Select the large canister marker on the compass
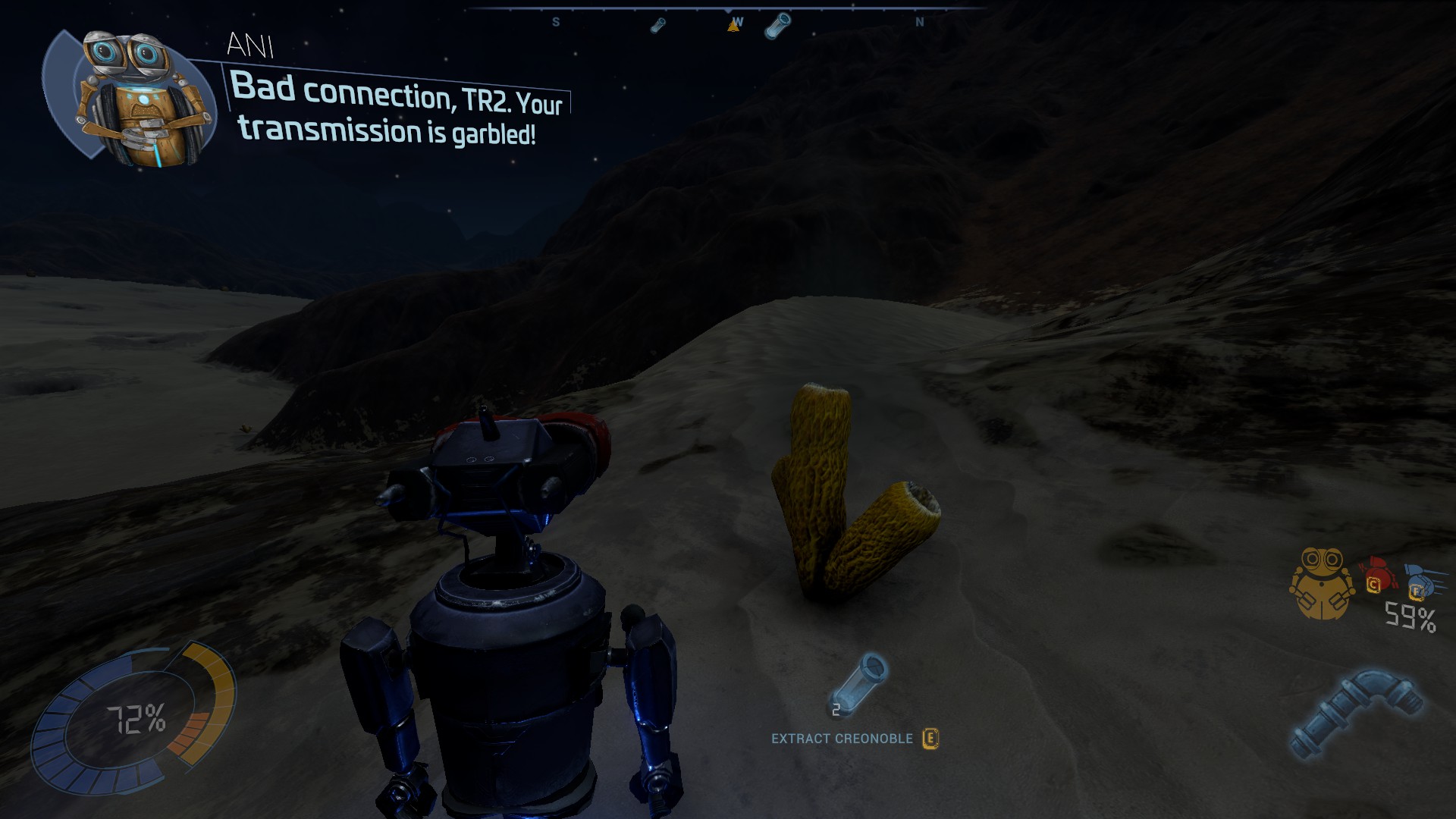The height and width of the screenshot is (819, 1456). coord(777,26)
